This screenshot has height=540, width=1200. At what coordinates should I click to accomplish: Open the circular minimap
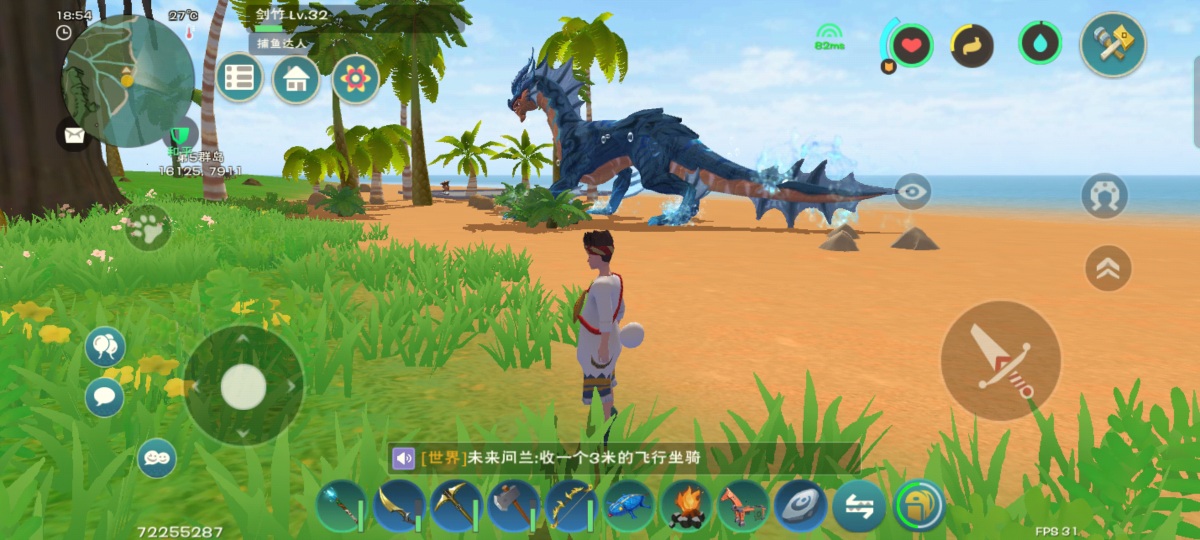[127, 81]
